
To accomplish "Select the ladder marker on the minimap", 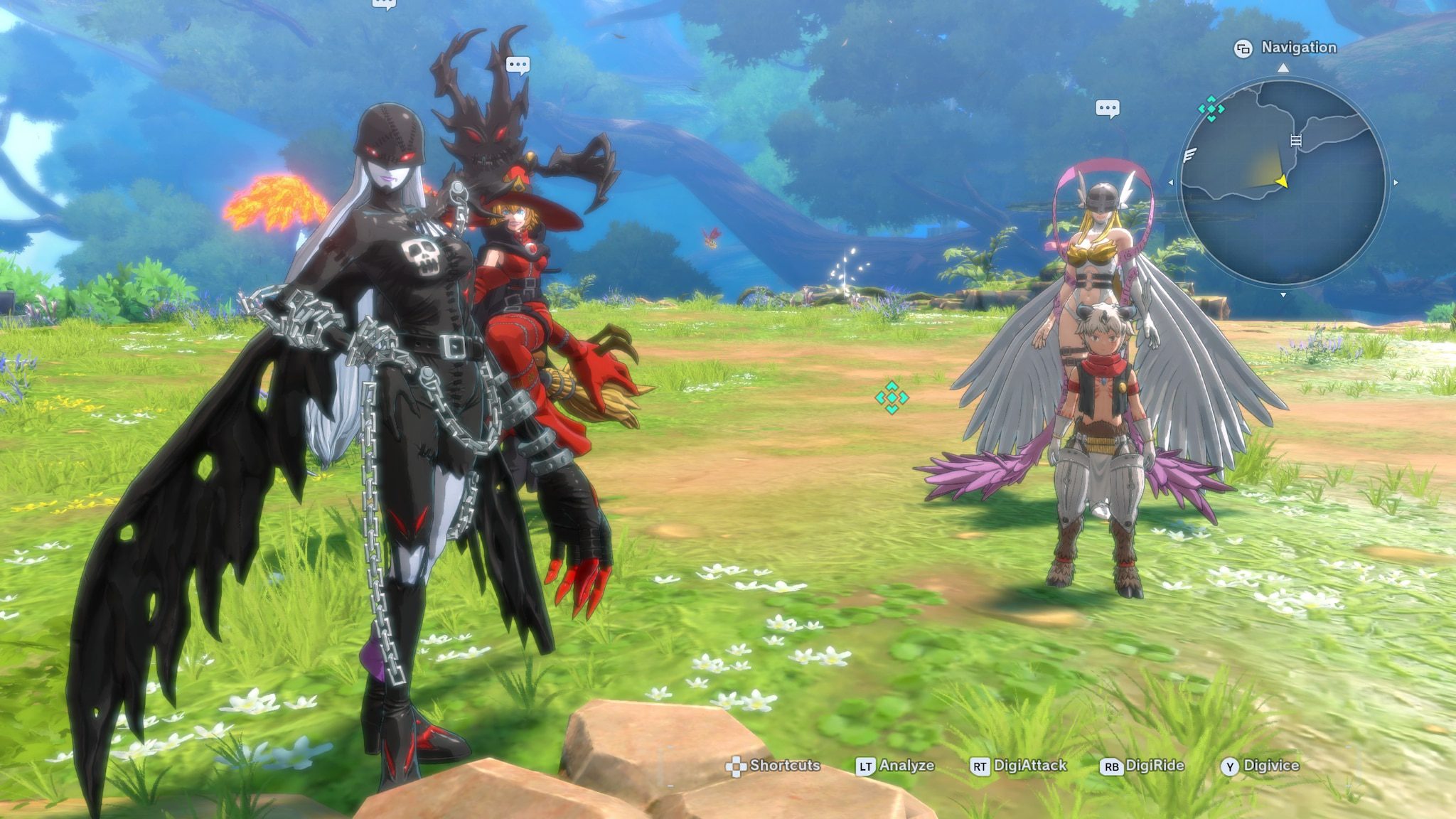I will (1295, 140).
